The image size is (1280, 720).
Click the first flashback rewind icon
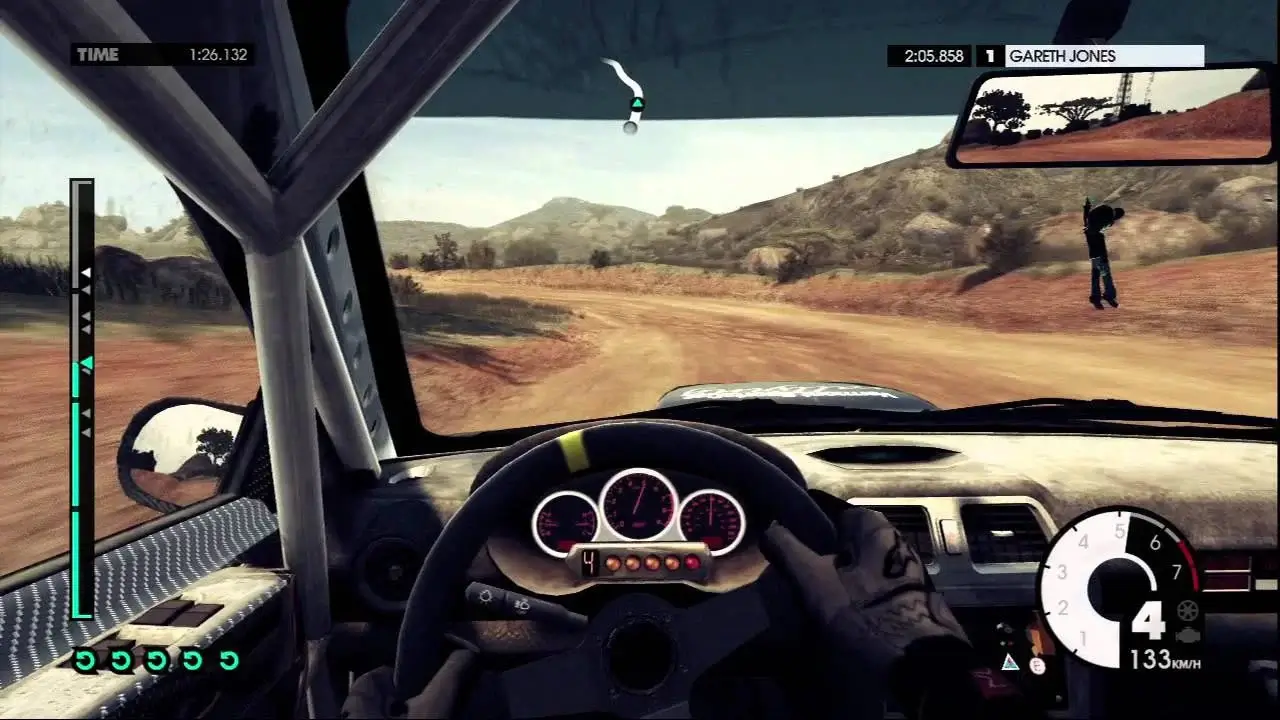pyautogui.click(x=85, y=660)
